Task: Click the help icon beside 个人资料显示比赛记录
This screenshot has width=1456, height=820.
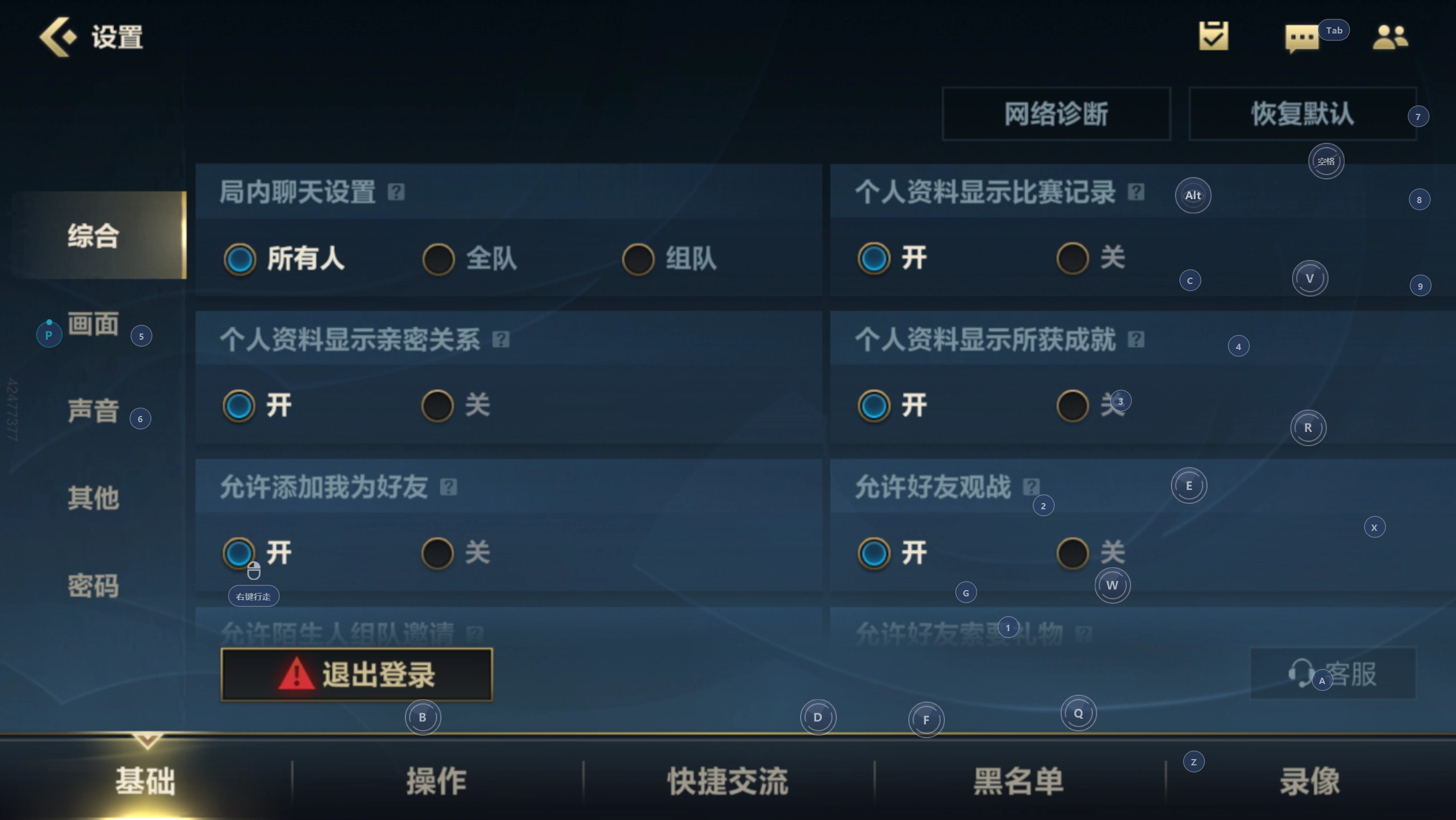Action: click(x=1135, y=193)
